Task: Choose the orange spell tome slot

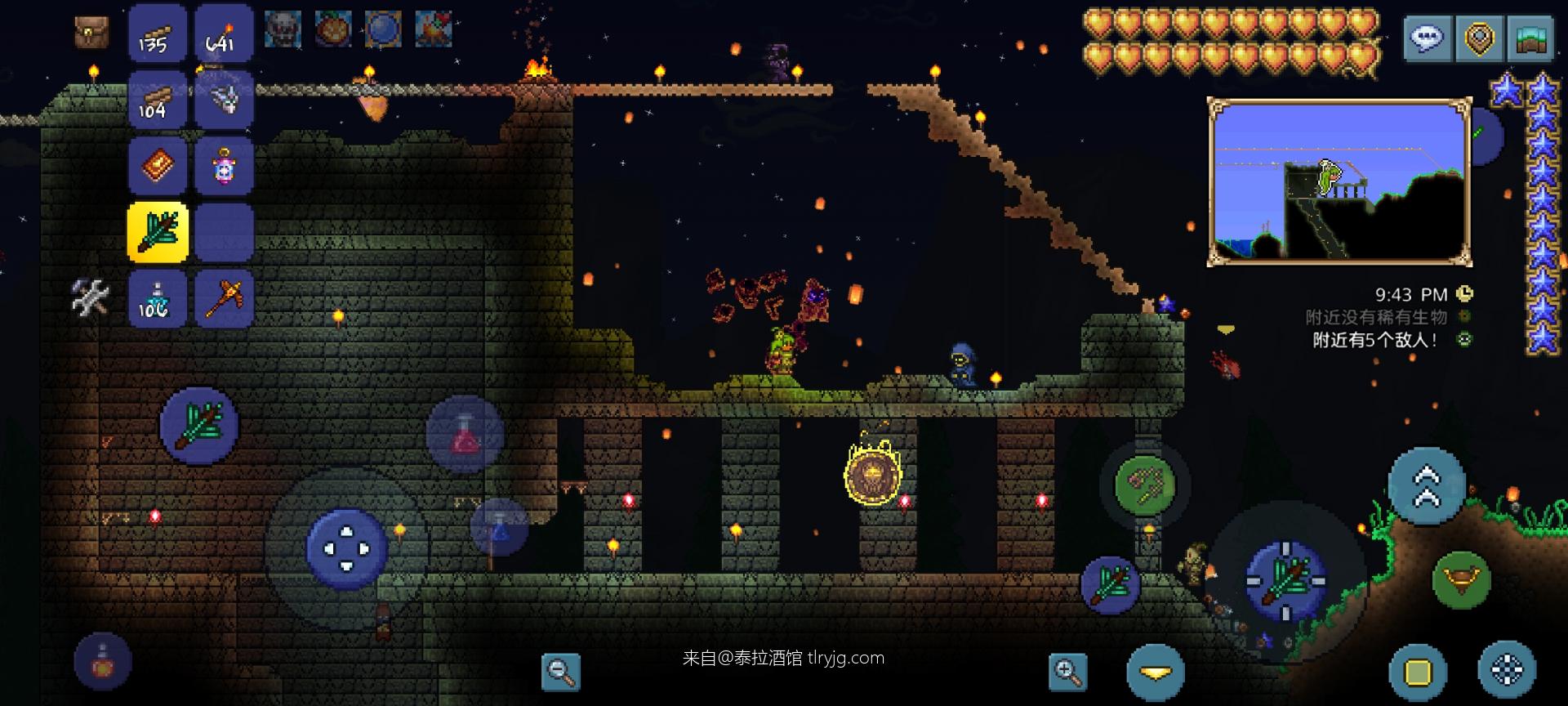Action: 158,167
